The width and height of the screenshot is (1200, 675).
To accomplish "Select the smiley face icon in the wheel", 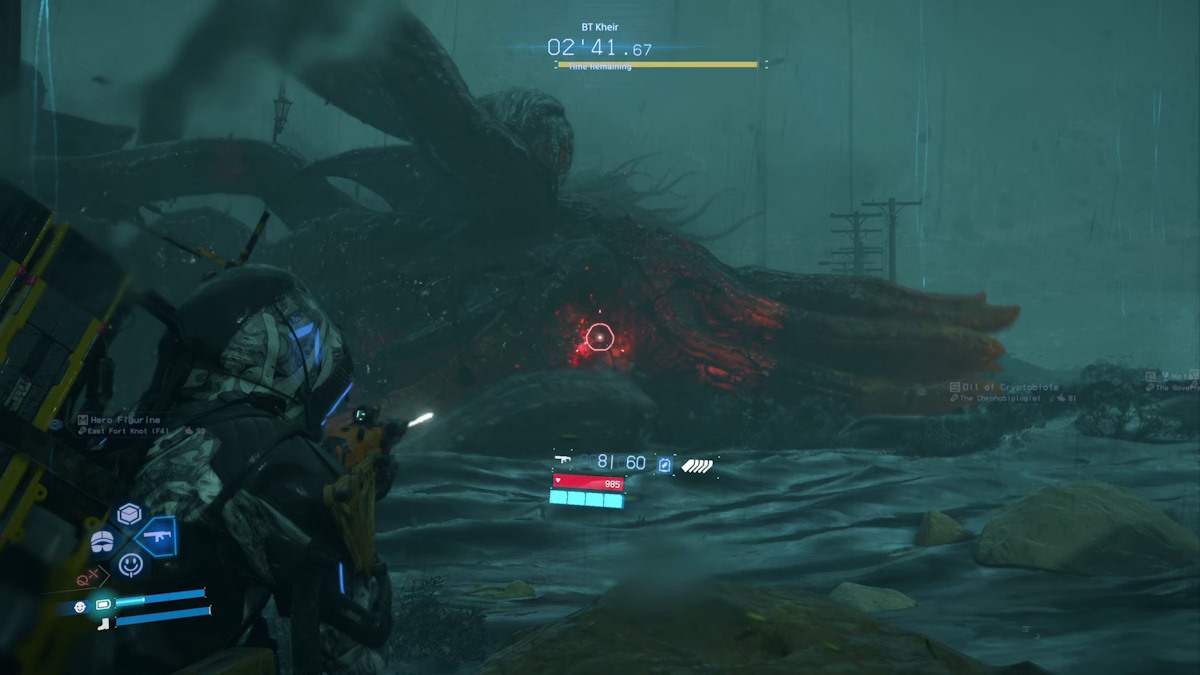I will tap(130, 564).
